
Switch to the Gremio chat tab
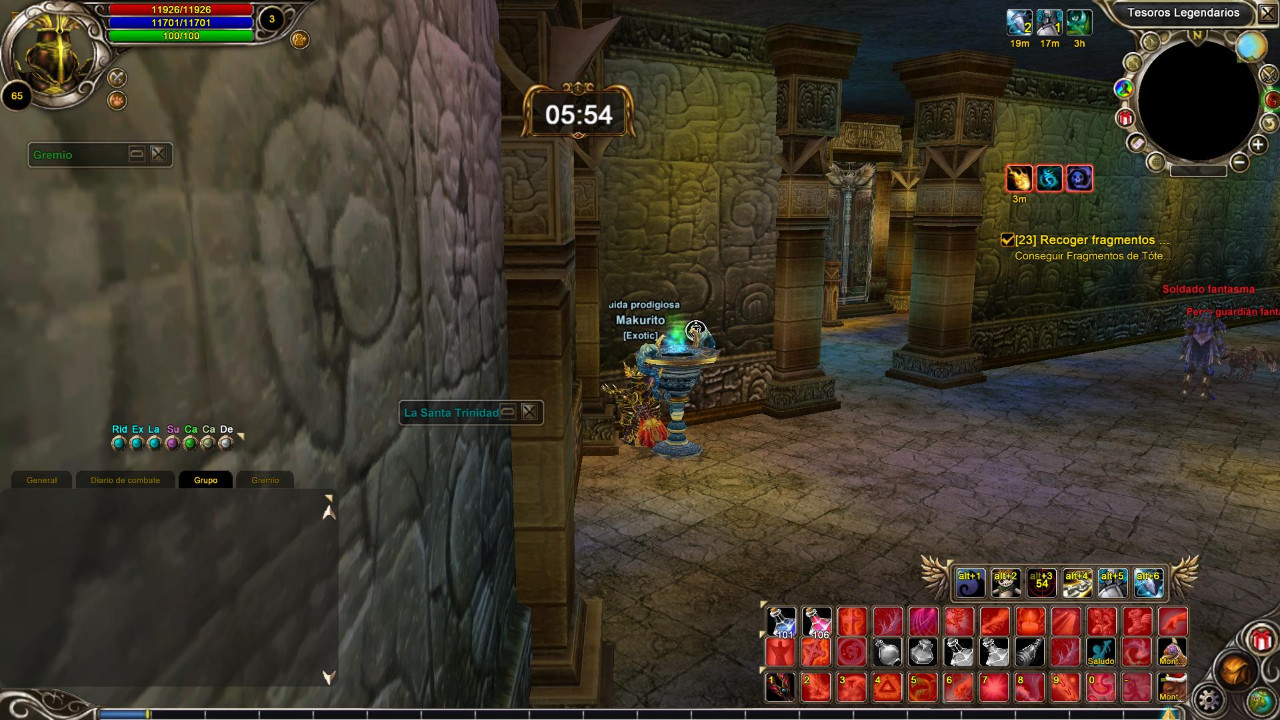point(265,480)
